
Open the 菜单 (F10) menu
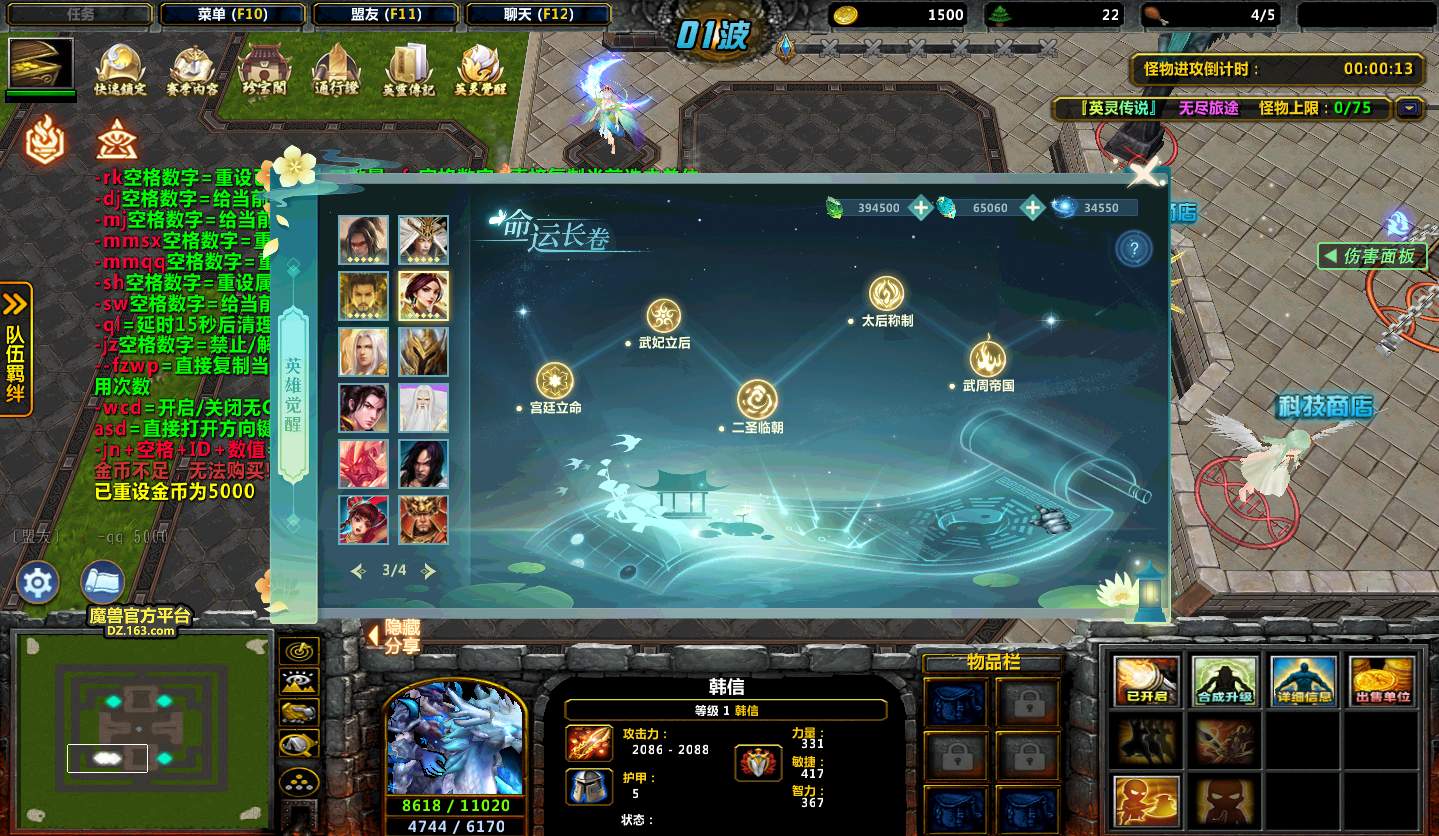coord(233,14)
